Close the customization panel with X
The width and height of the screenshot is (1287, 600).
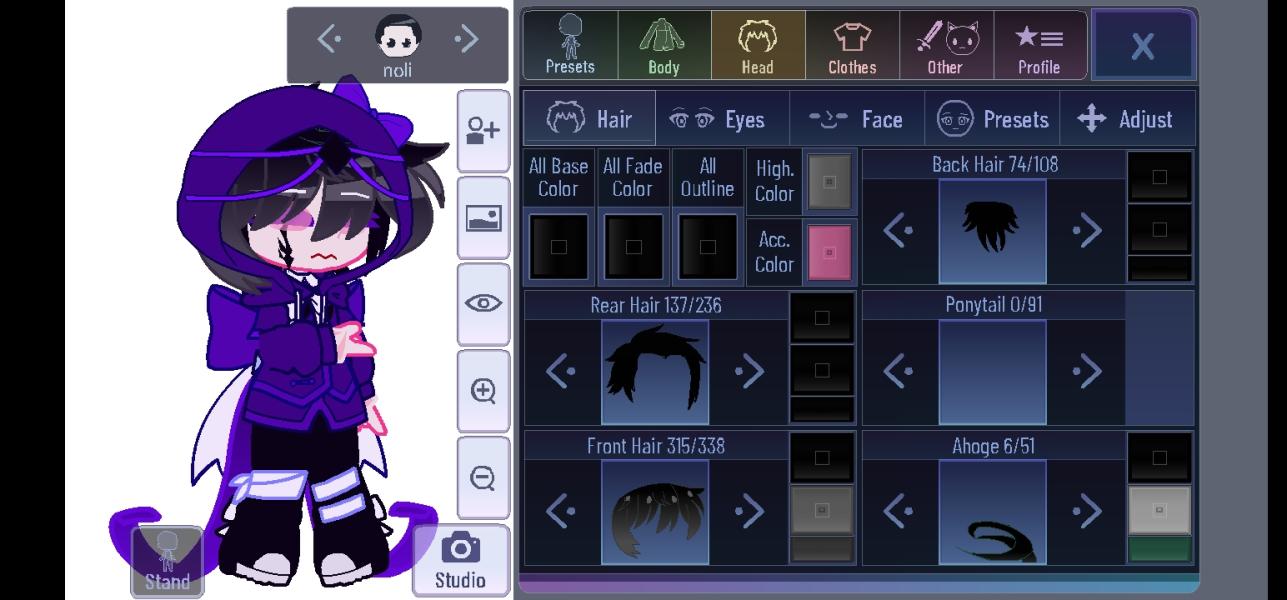coord(1143,45)
